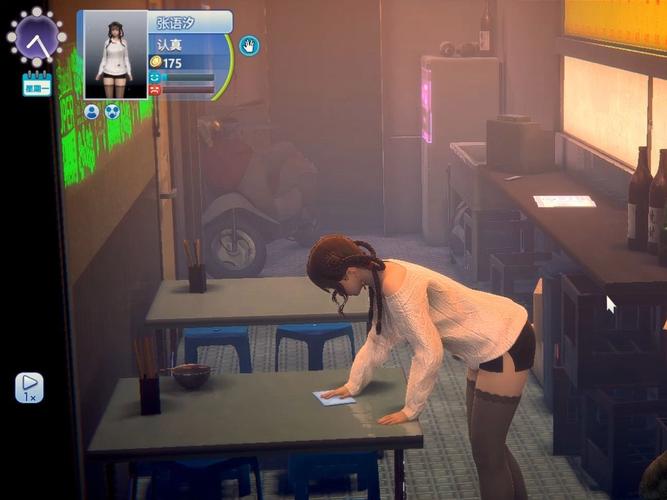Viewport: 667px width, 500px height.
Task: Click the 1x game speed button
Action: [29, 387]
